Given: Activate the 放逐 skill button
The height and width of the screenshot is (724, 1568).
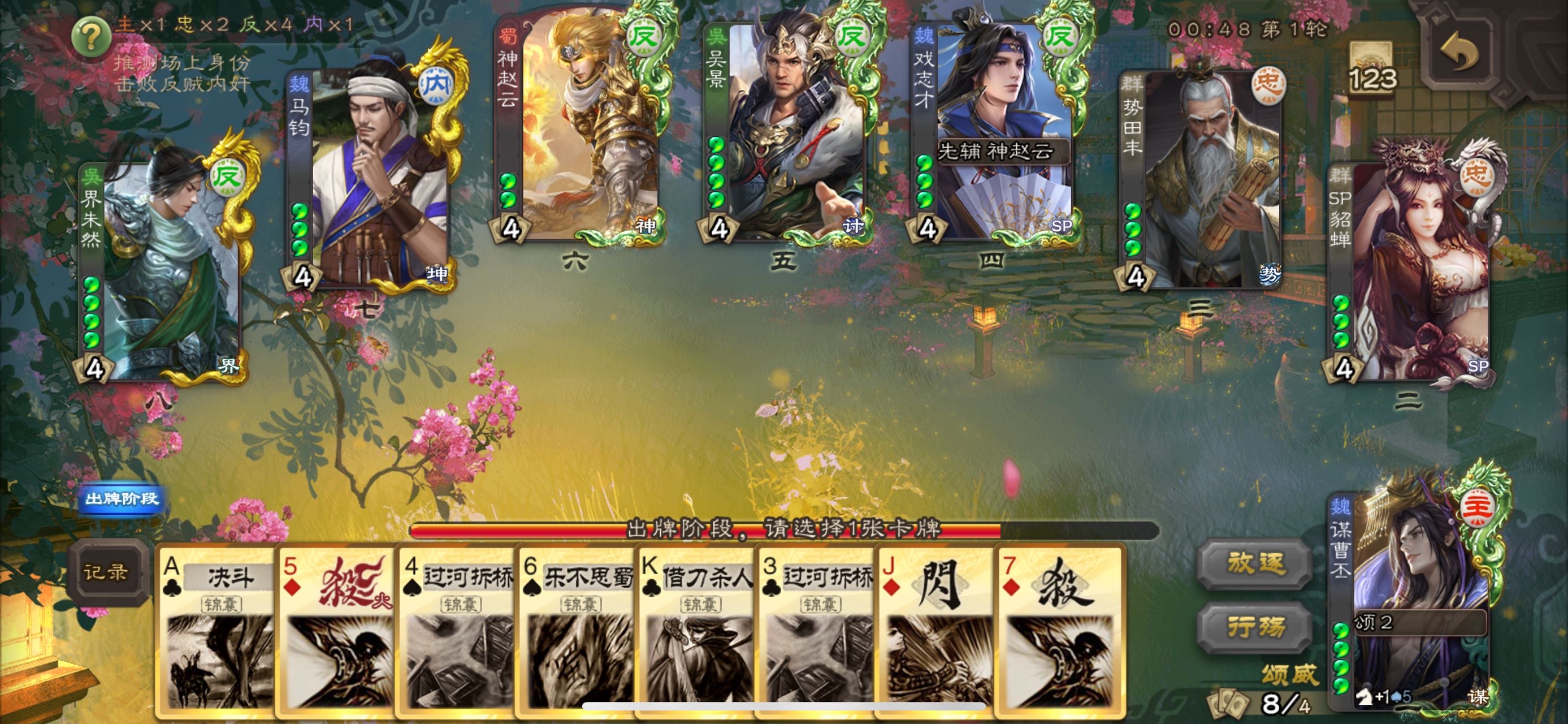Looking at the screenshot, I should (1255, 564).
